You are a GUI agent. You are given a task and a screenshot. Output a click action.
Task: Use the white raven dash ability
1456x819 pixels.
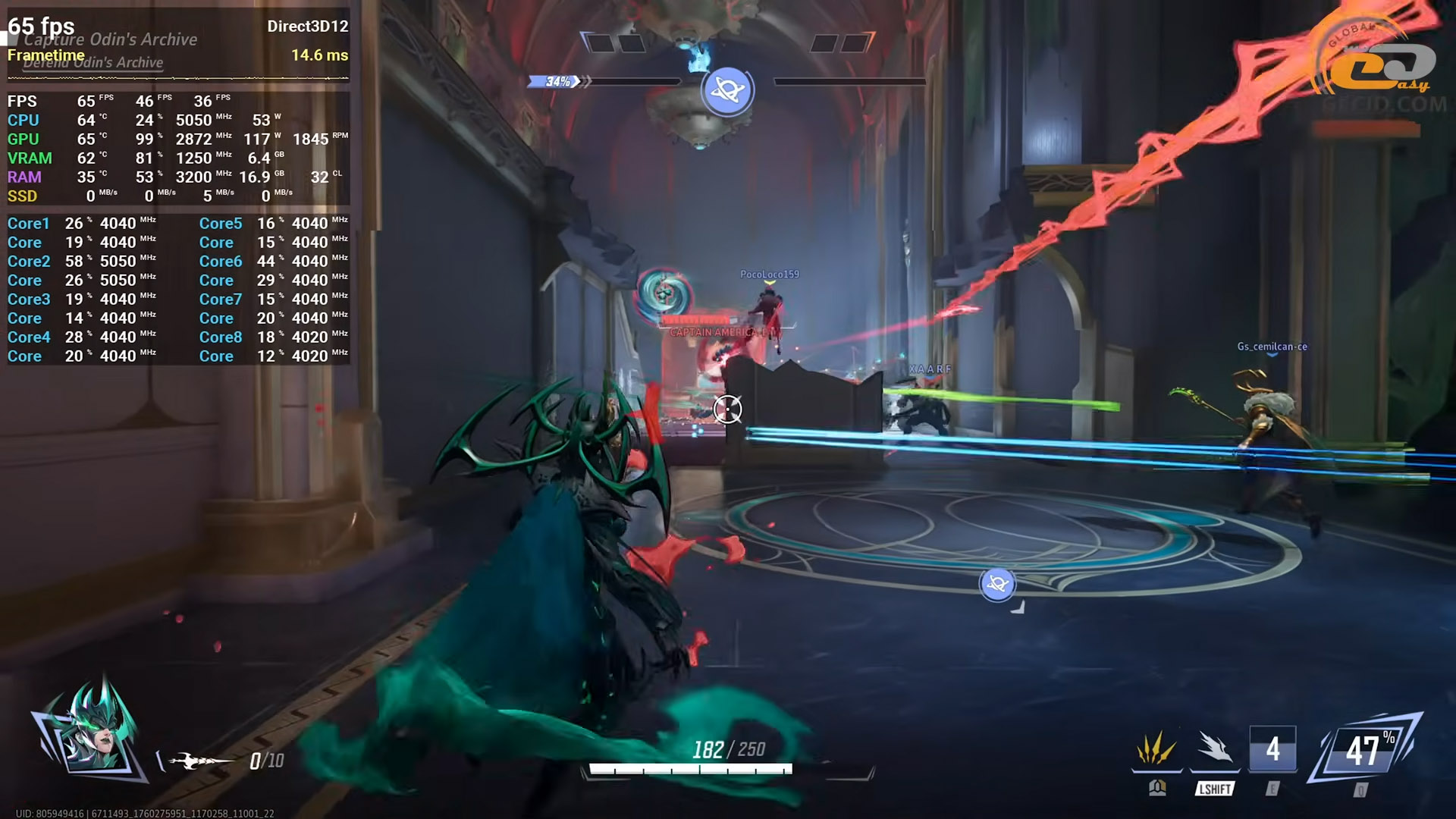tap(1214, 750)
